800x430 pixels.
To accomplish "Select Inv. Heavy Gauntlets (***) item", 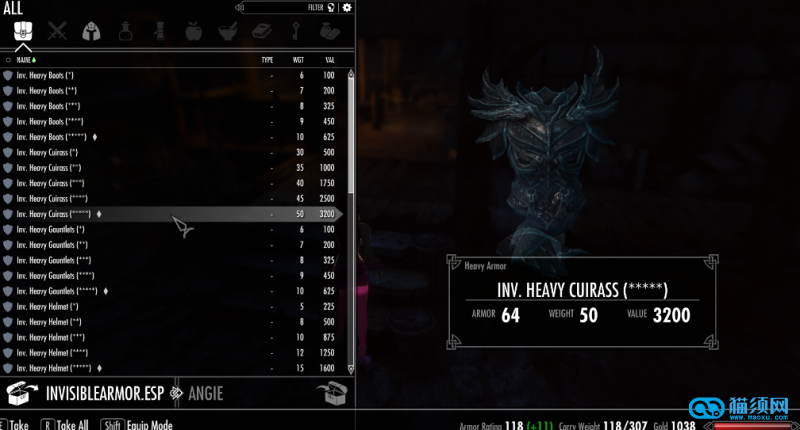I will coord(57,260).
